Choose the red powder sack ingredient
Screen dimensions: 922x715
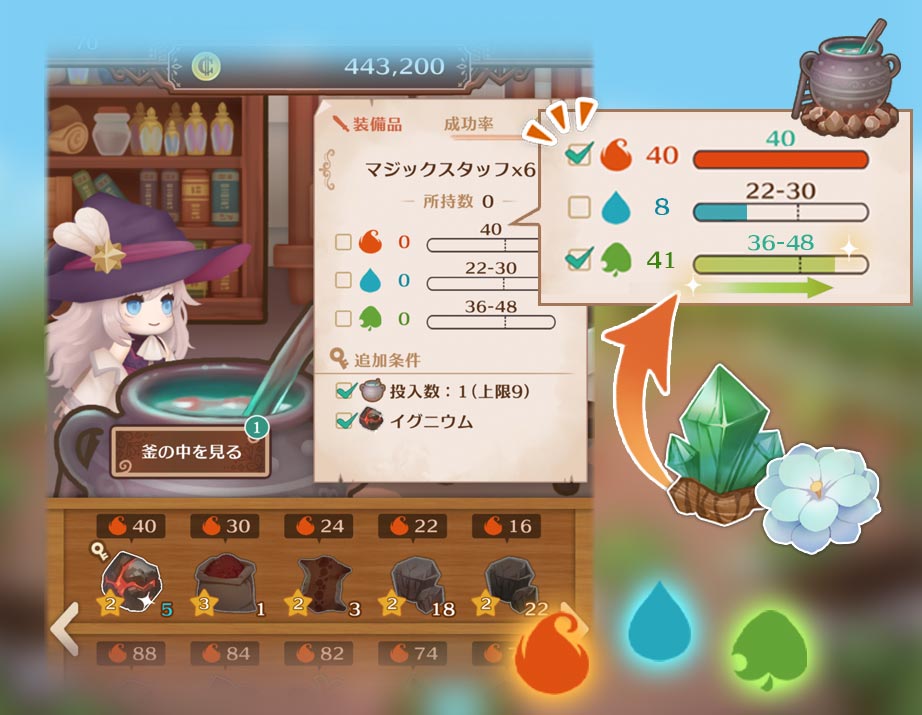pyautogui.click(x=224, y=582)
